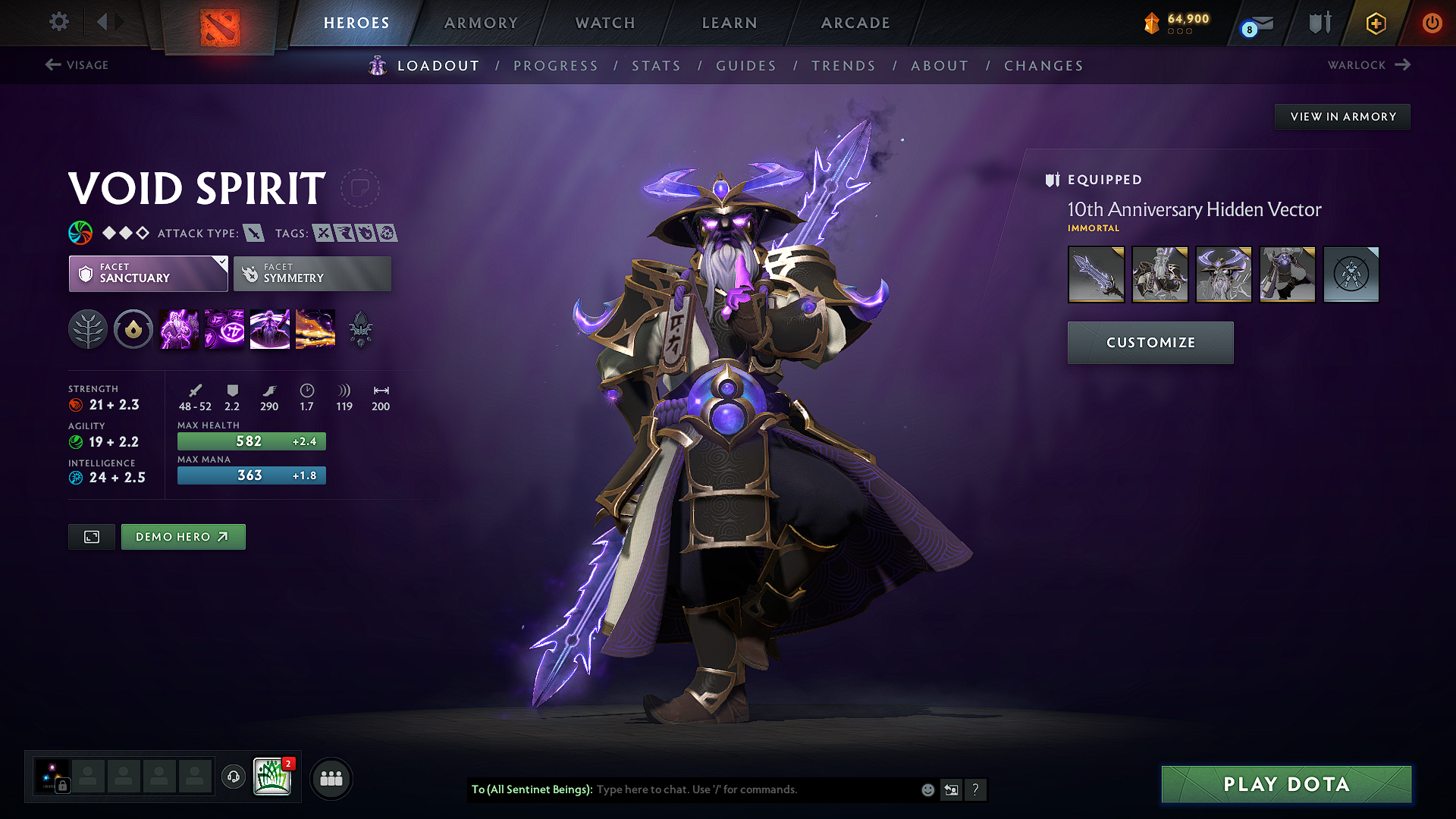Click the innate ability droplet icon
The image size is (1456, 819).
(133, 328)
